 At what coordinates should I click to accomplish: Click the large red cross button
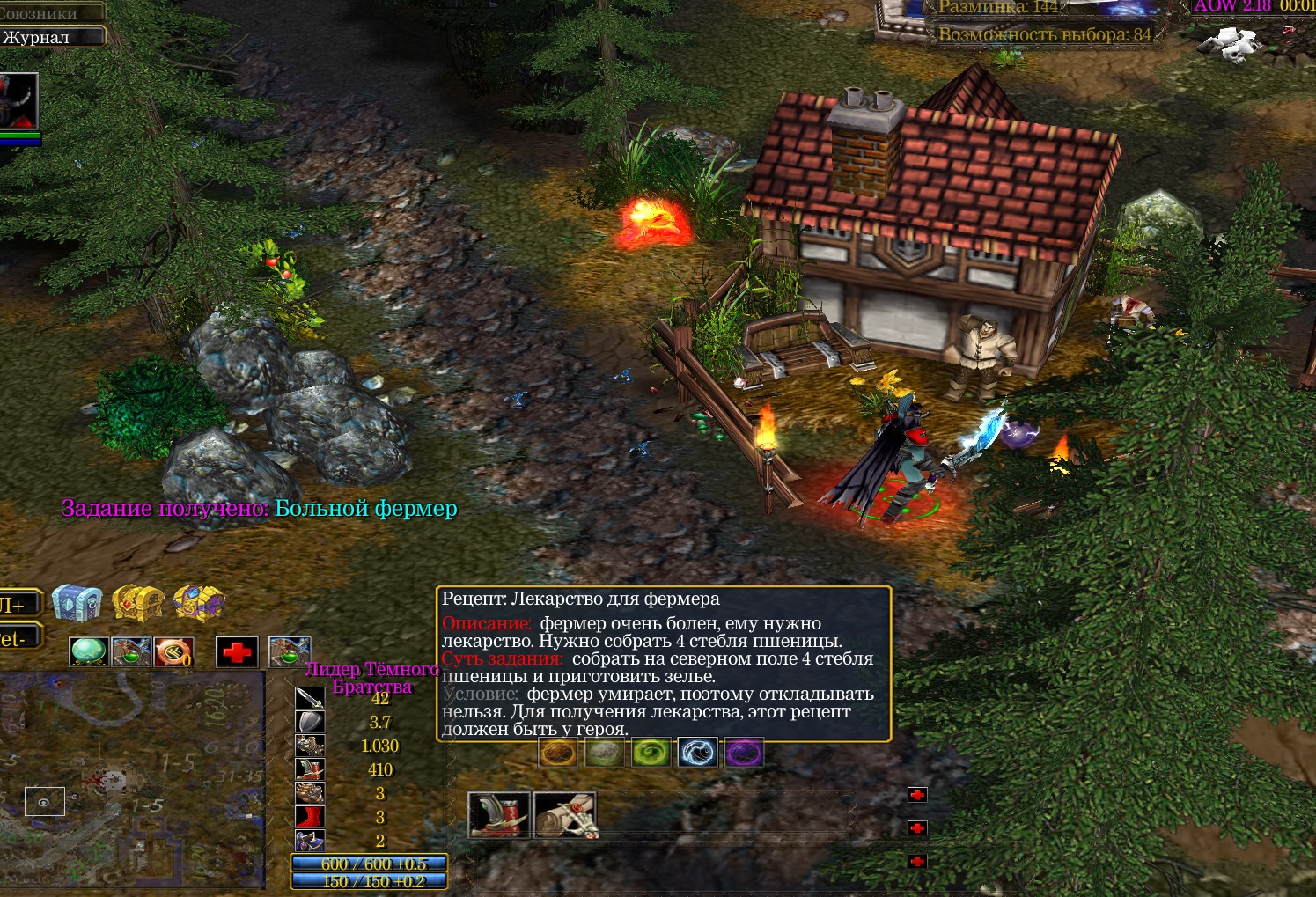click(x=237, y=652)
